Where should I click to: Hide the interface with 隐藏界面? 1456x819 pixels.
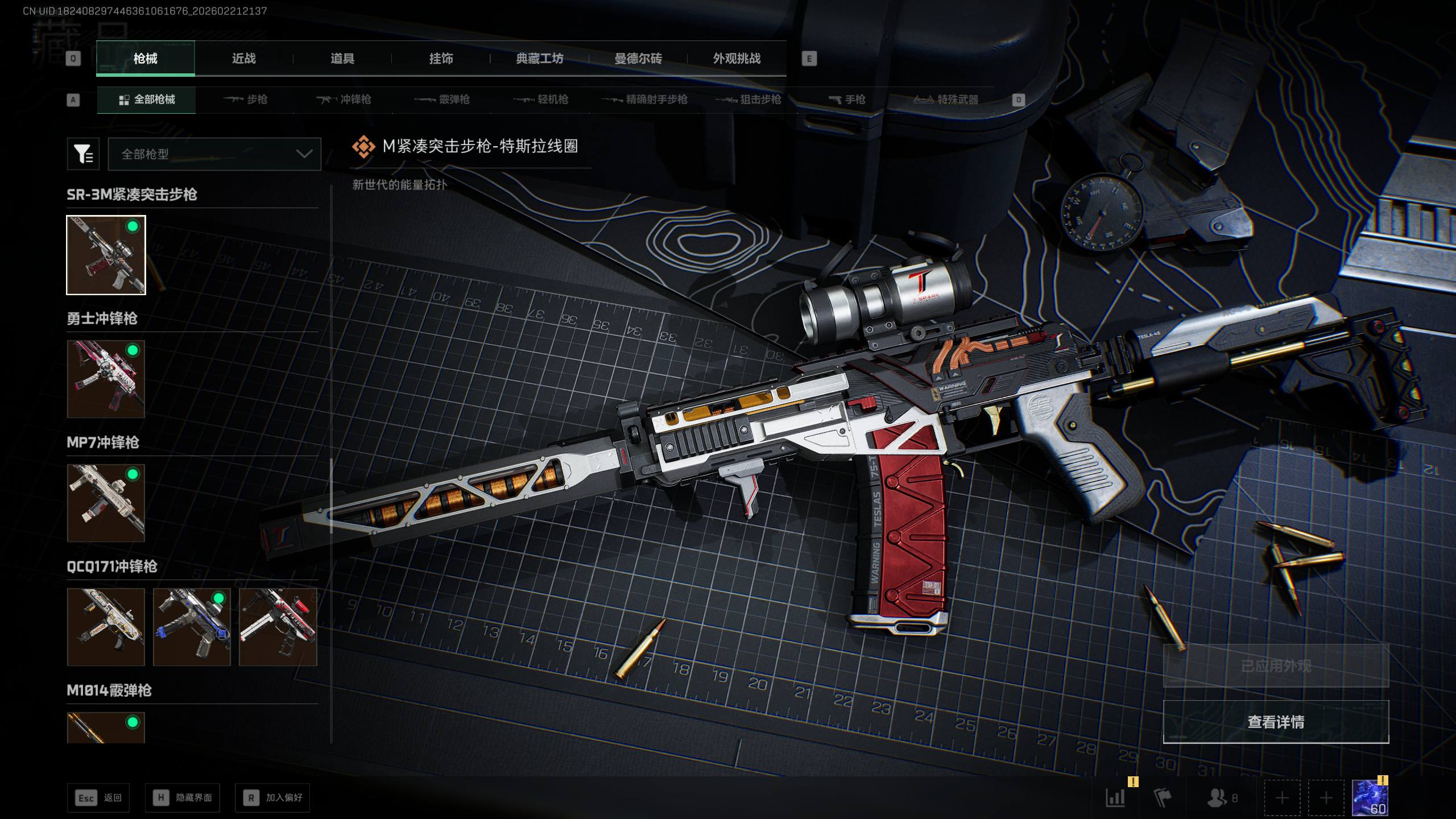tap(183, 798)
